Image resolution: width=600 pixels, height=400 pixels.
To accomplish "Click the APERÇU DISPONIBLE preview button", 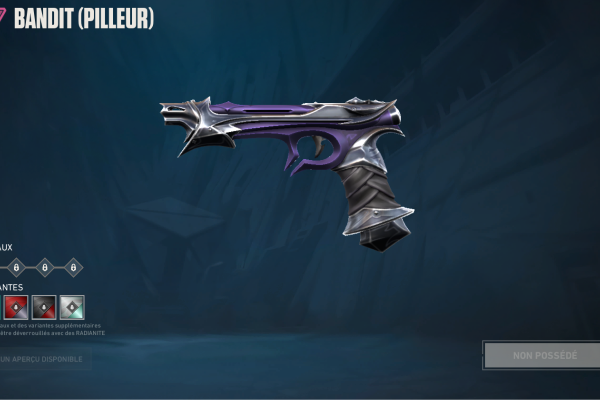I will [44, 358].
